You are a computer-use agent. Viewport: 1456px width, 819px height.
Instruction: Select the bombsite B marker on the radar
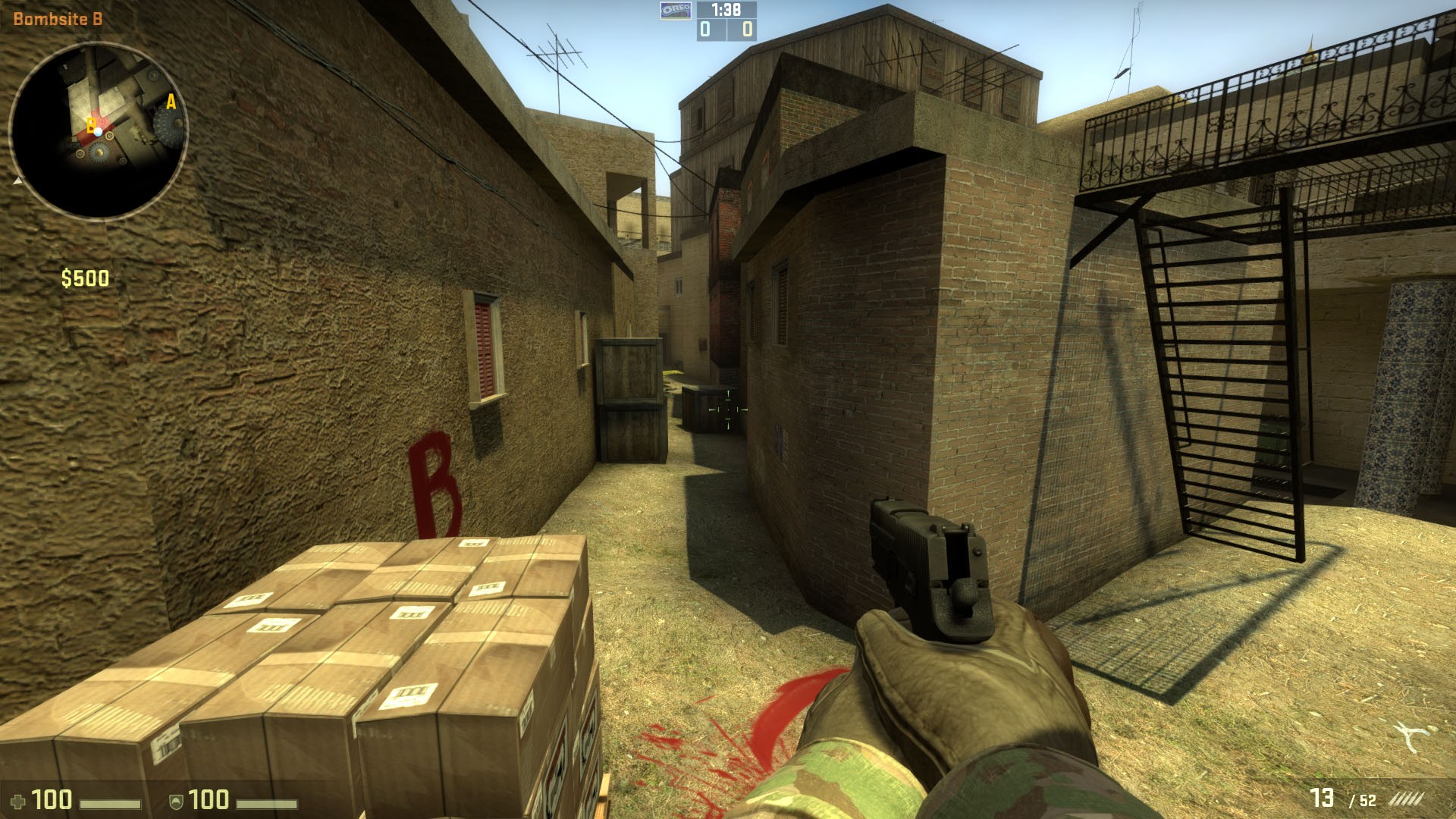pos(90,126)
